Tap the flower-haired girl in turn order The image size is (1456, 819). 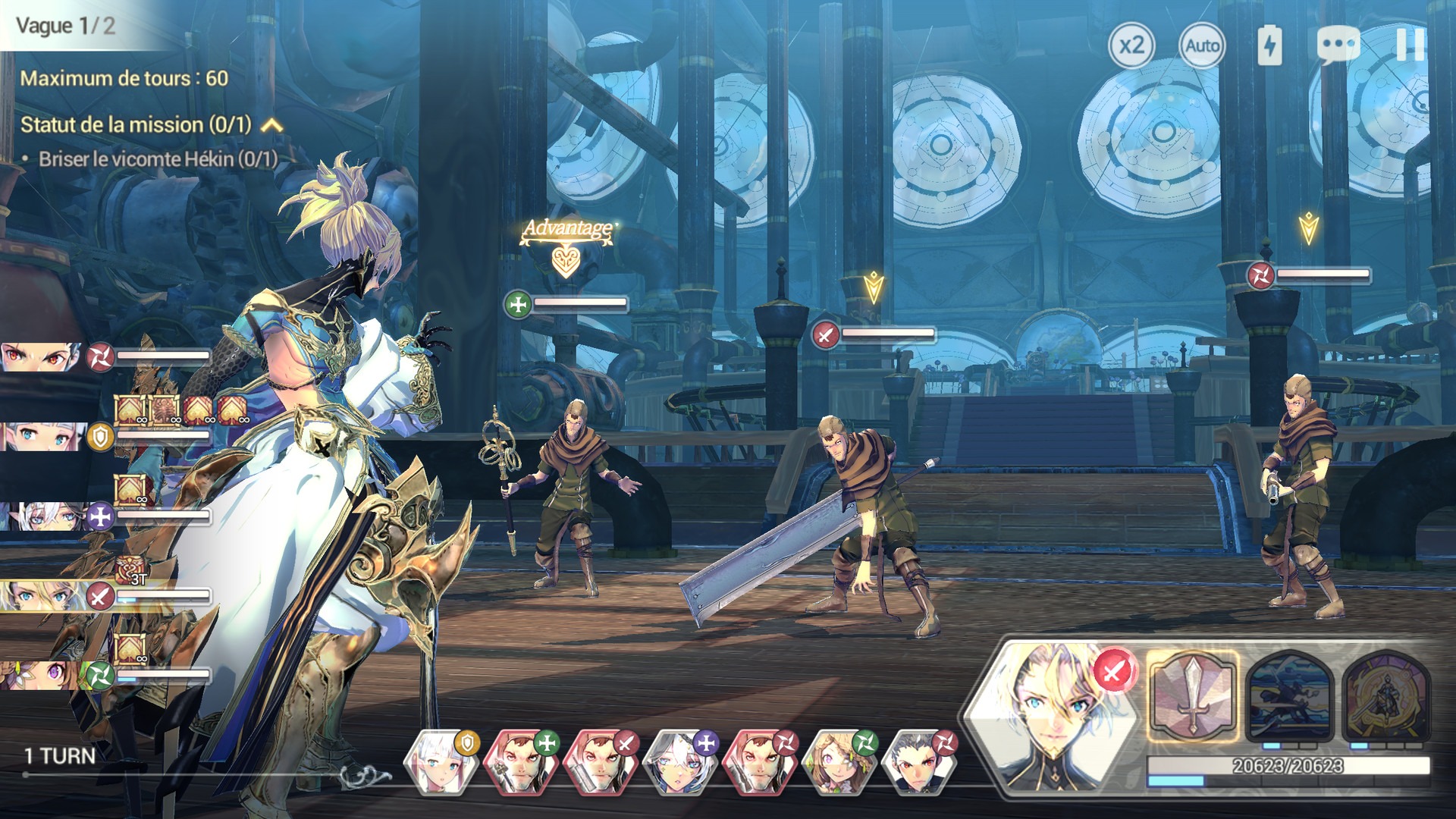(x=839, y=761)
